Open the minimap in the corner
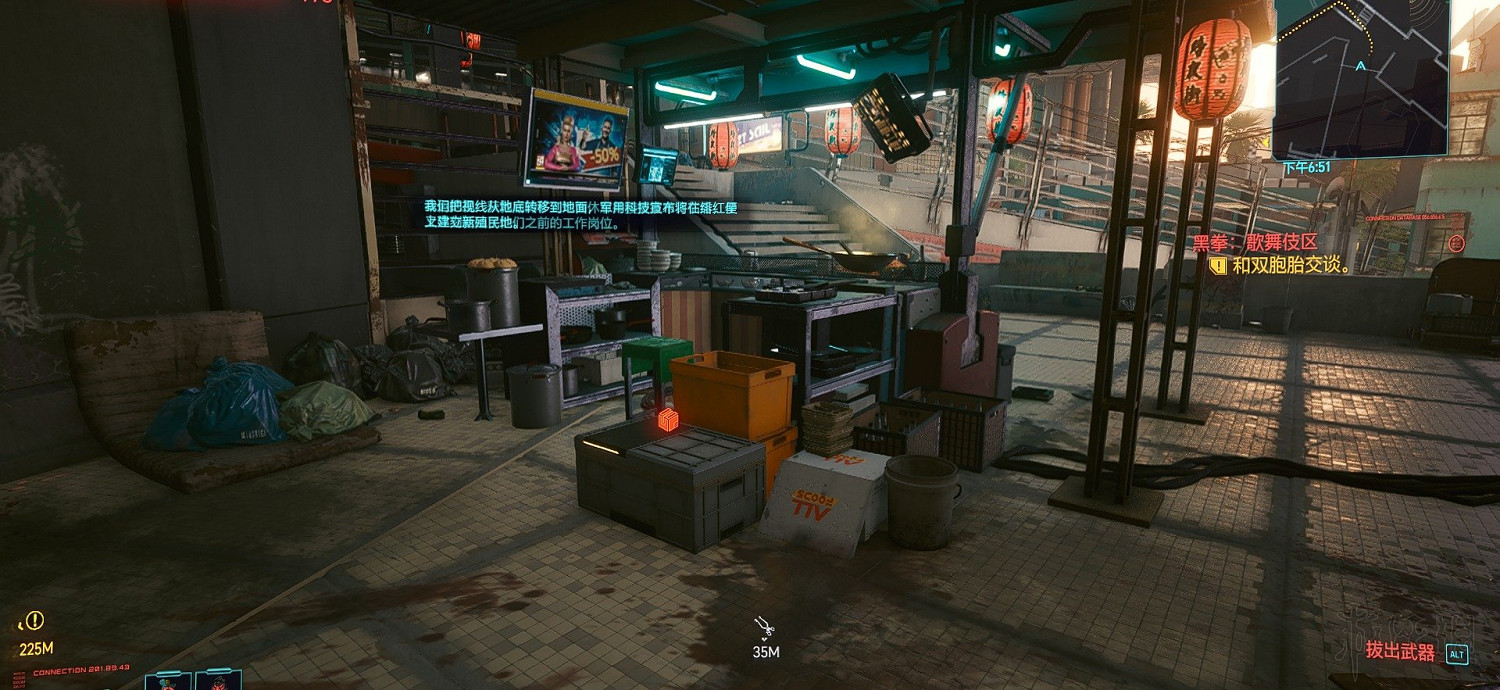Image resolution: width=1500 pixels, height=690 pixels. (x=1360, y=78)
